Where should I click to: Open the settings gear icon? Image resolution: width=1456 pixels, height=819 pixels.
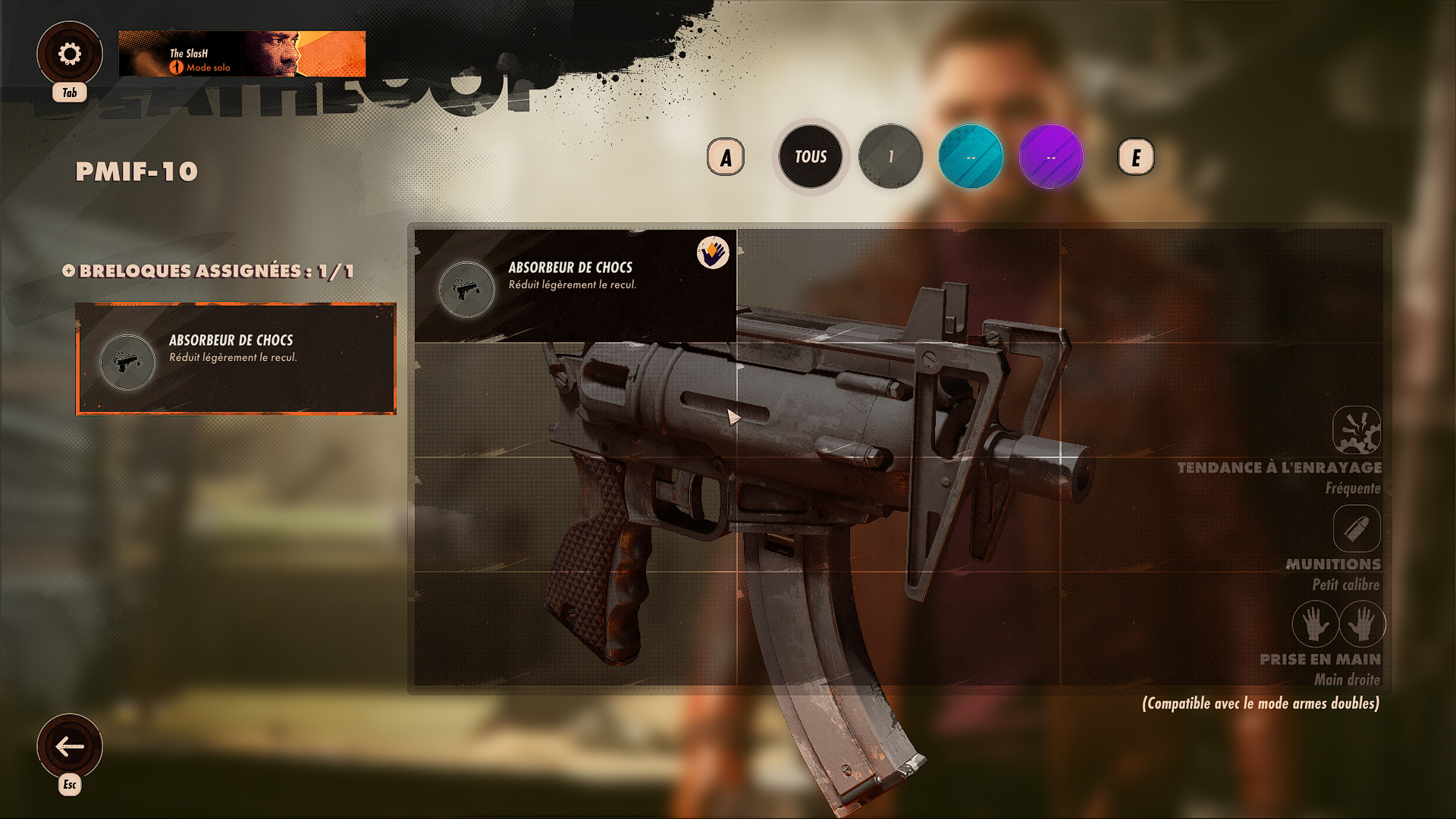70,52
